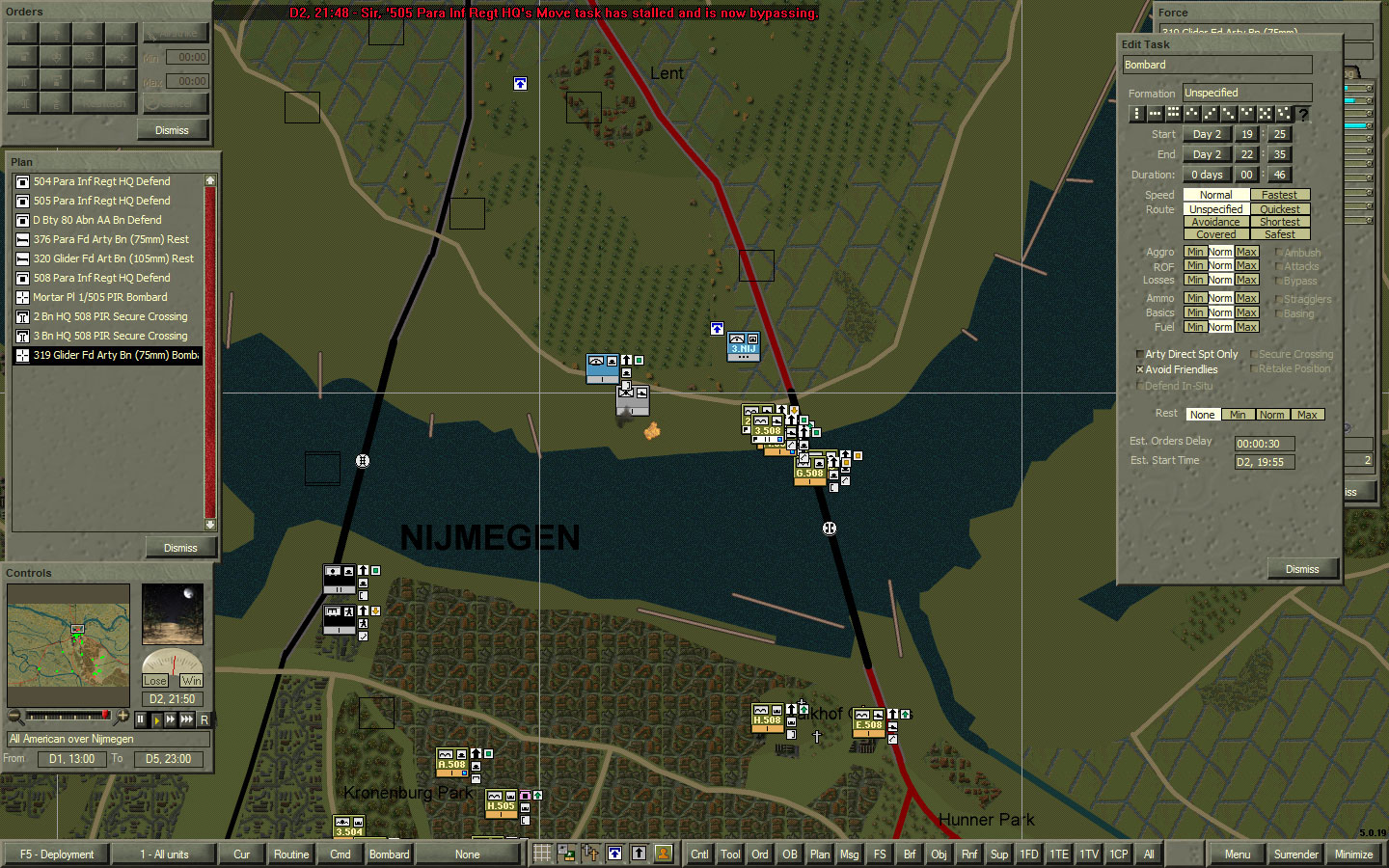The height and width of the screenshot is (868, 1389).
Task: Open the 1 - All units filter dropdown
Action: coord(164,854)
